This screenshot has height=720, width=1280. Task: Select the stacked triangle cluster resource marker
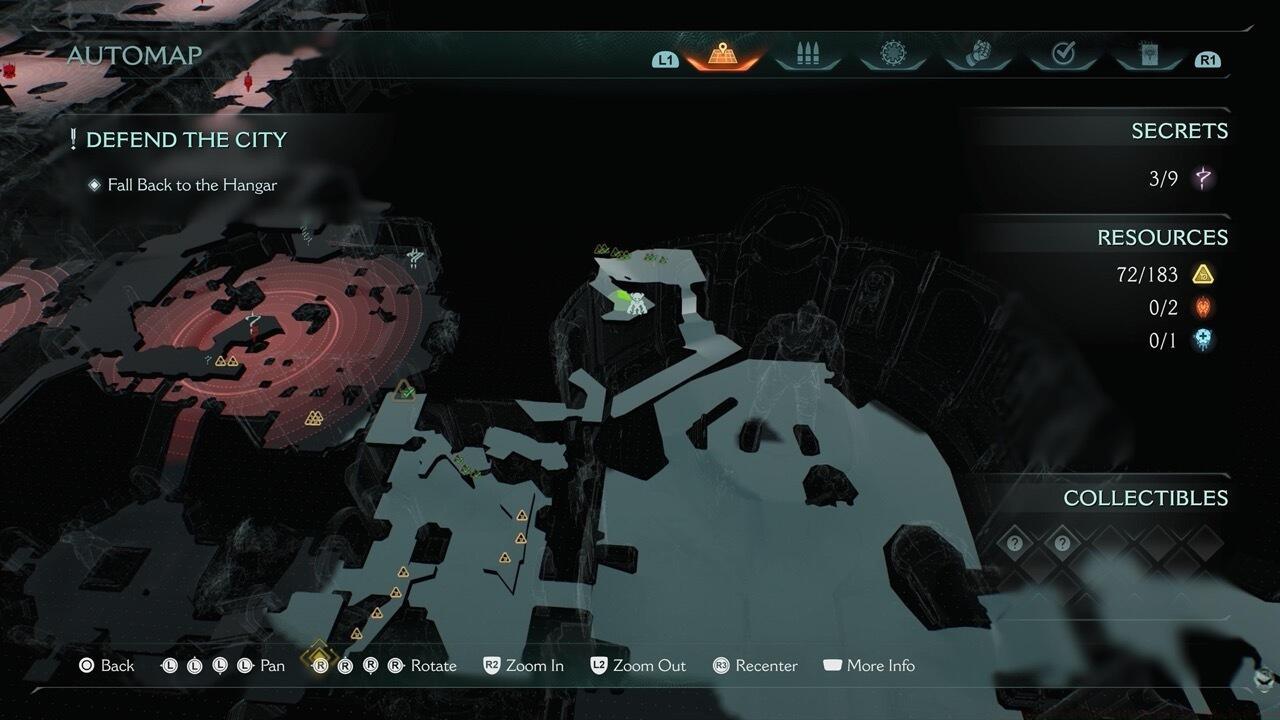click(x=314, y=418)
